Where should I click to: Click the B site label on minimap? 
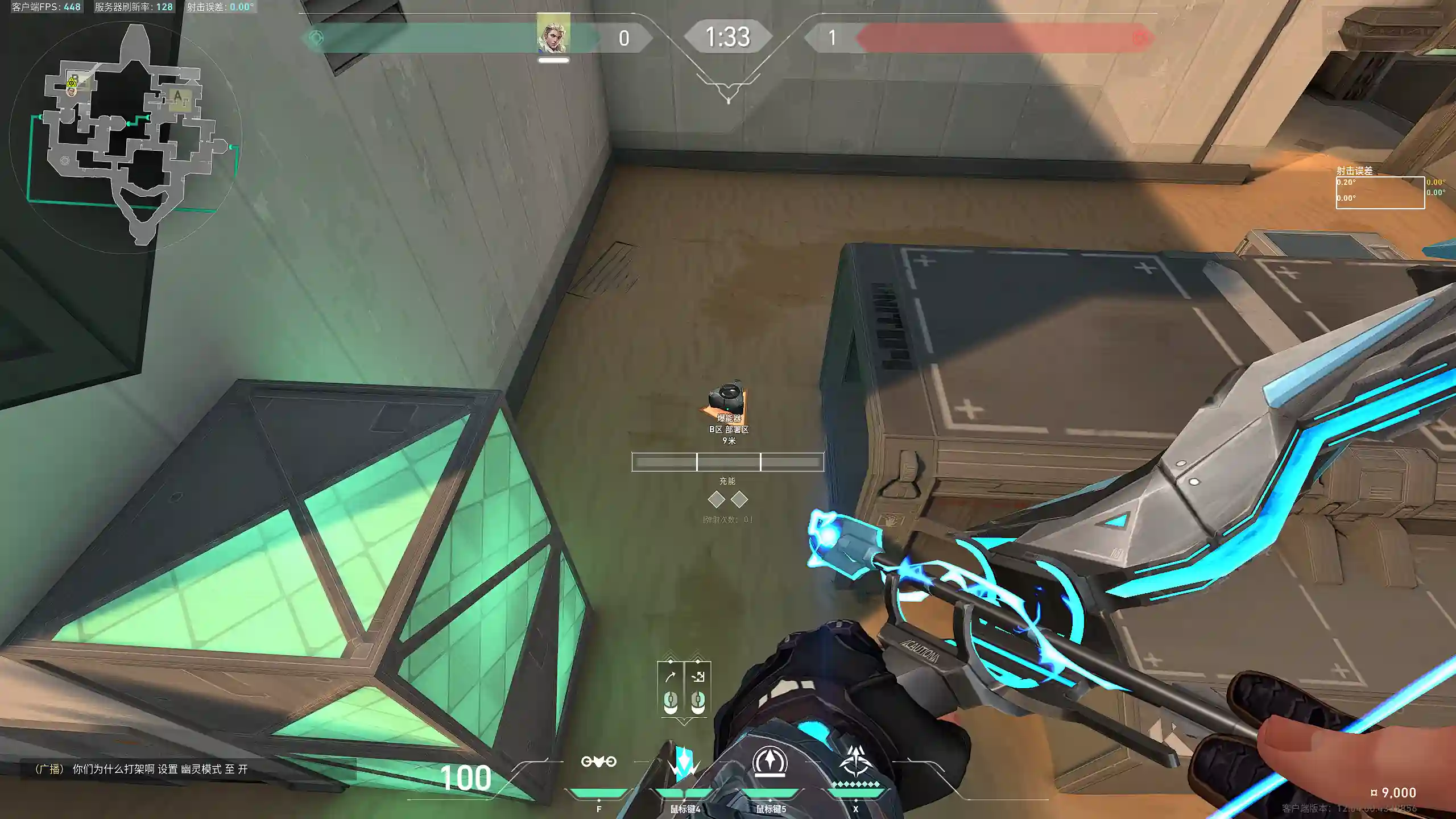[74, 78]
